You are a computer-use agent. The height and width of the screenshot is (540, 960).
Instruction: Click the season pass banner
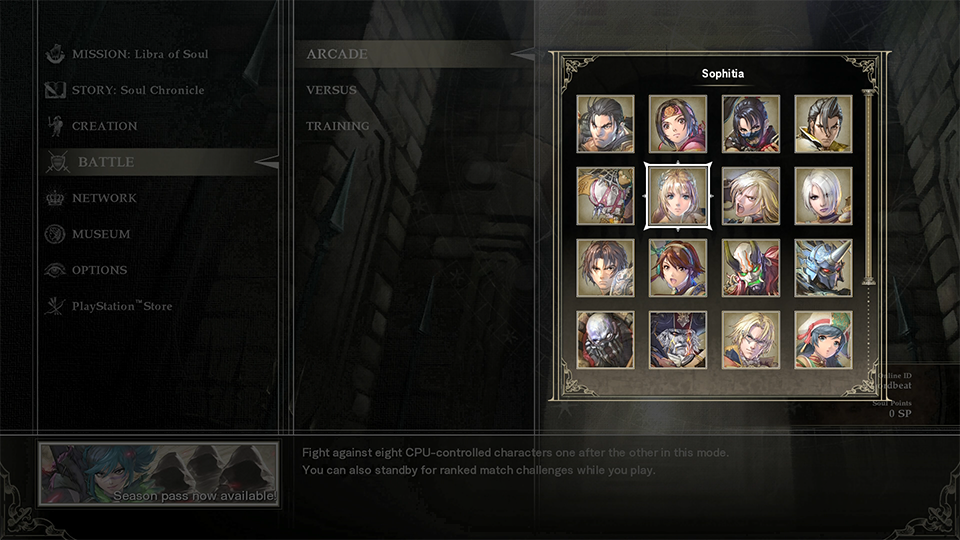point(158,474)
